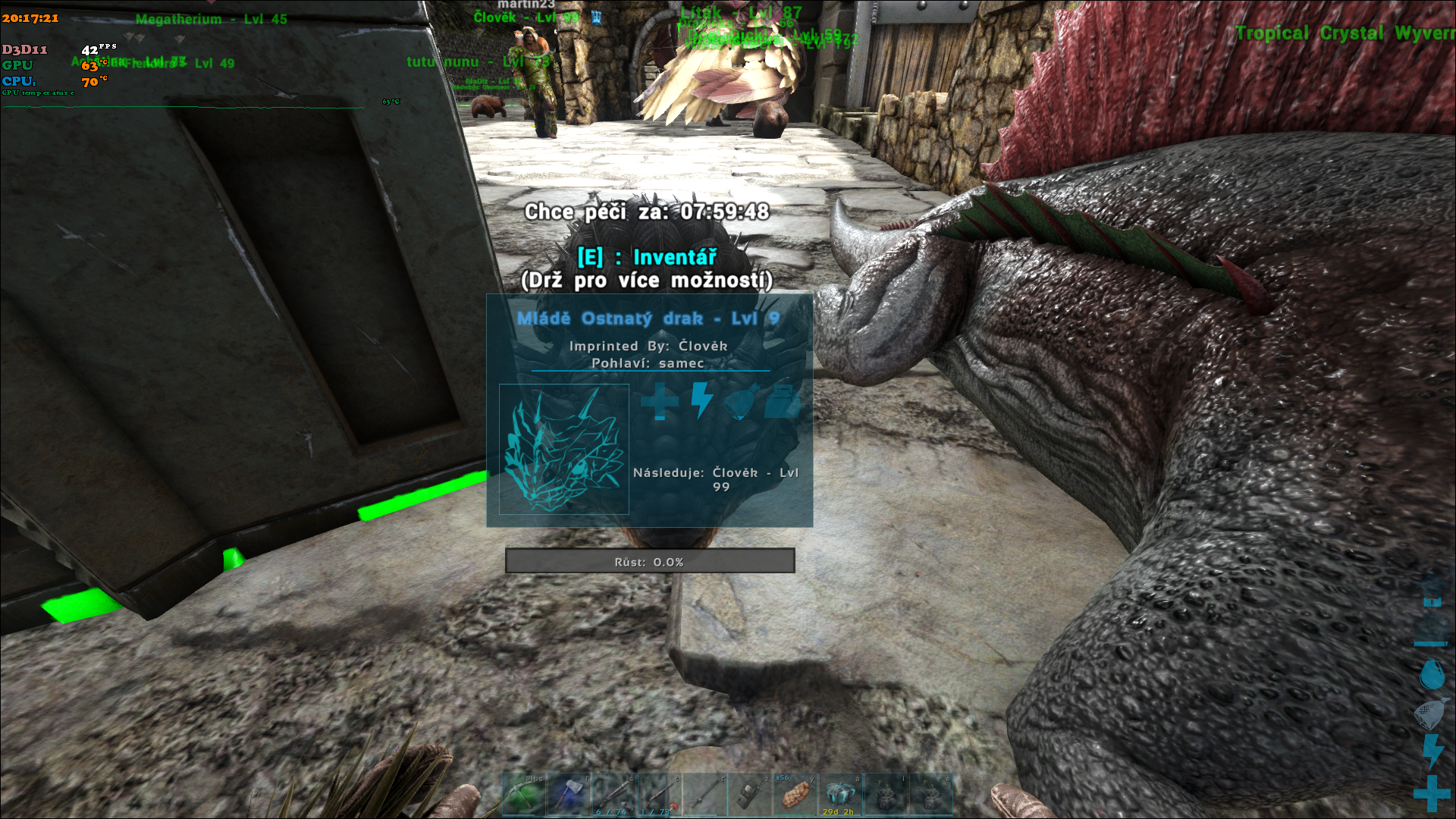This screenshot has height=819, width=1456.
Task: Select the sword hotbar slot
Action: tap(704, 795)
